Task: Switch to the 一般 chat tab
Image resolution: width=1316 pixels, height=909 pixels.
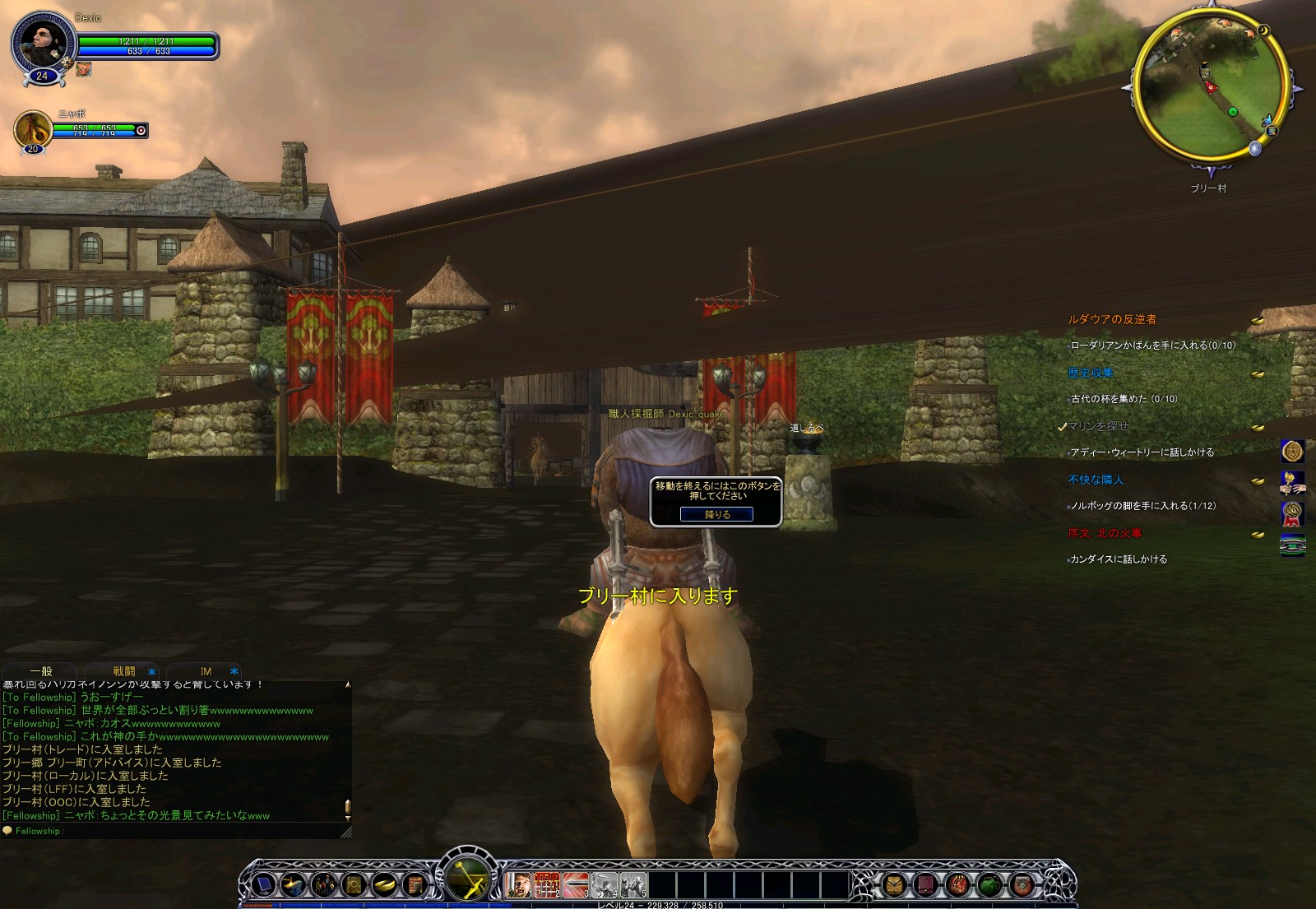Action: 41,671
